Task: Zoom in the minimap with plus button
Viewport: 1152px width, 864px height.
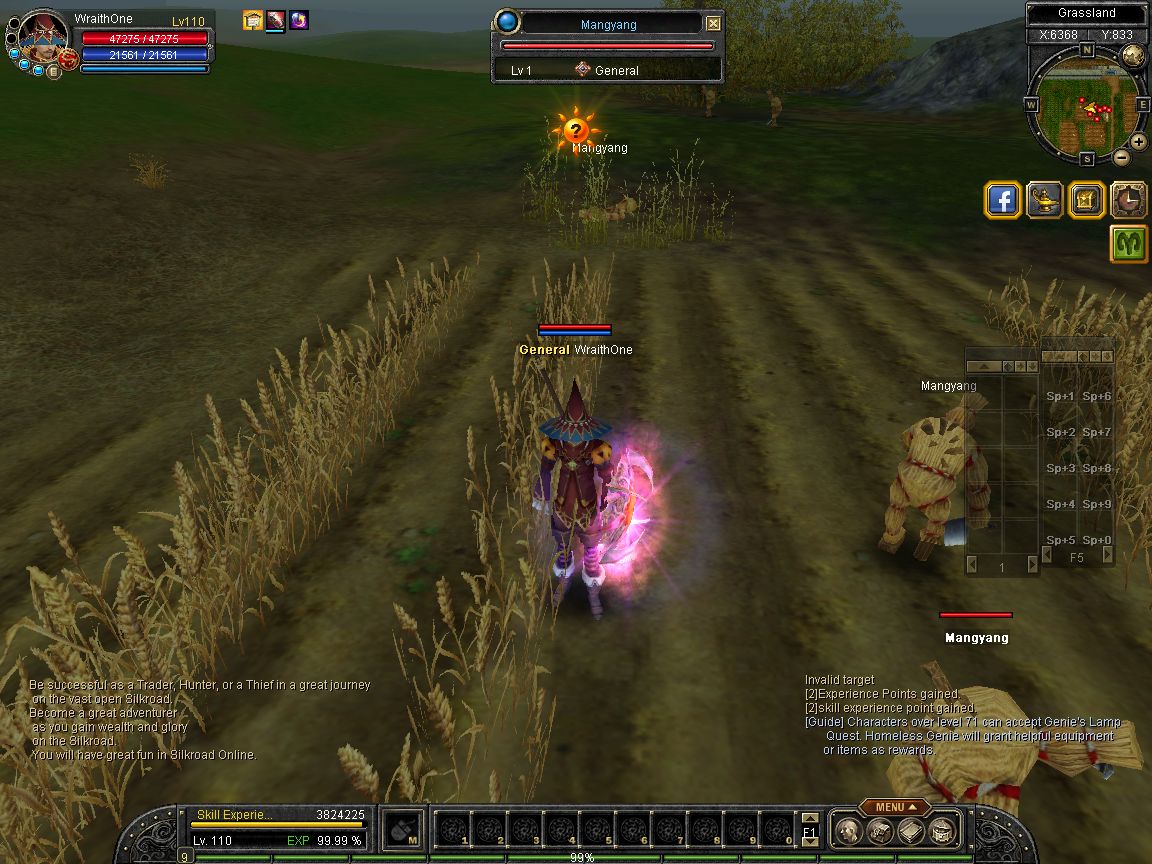Action: [x=1138, y=142]
